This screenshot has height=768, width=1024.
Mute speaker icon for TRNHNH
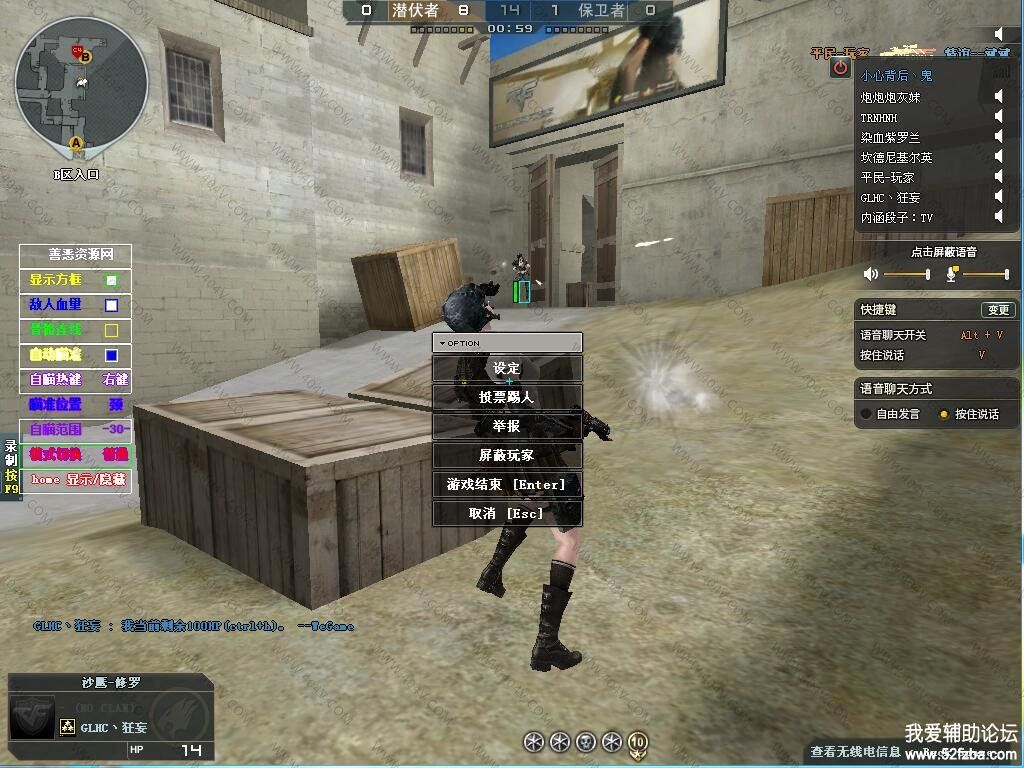pos(998,117)
